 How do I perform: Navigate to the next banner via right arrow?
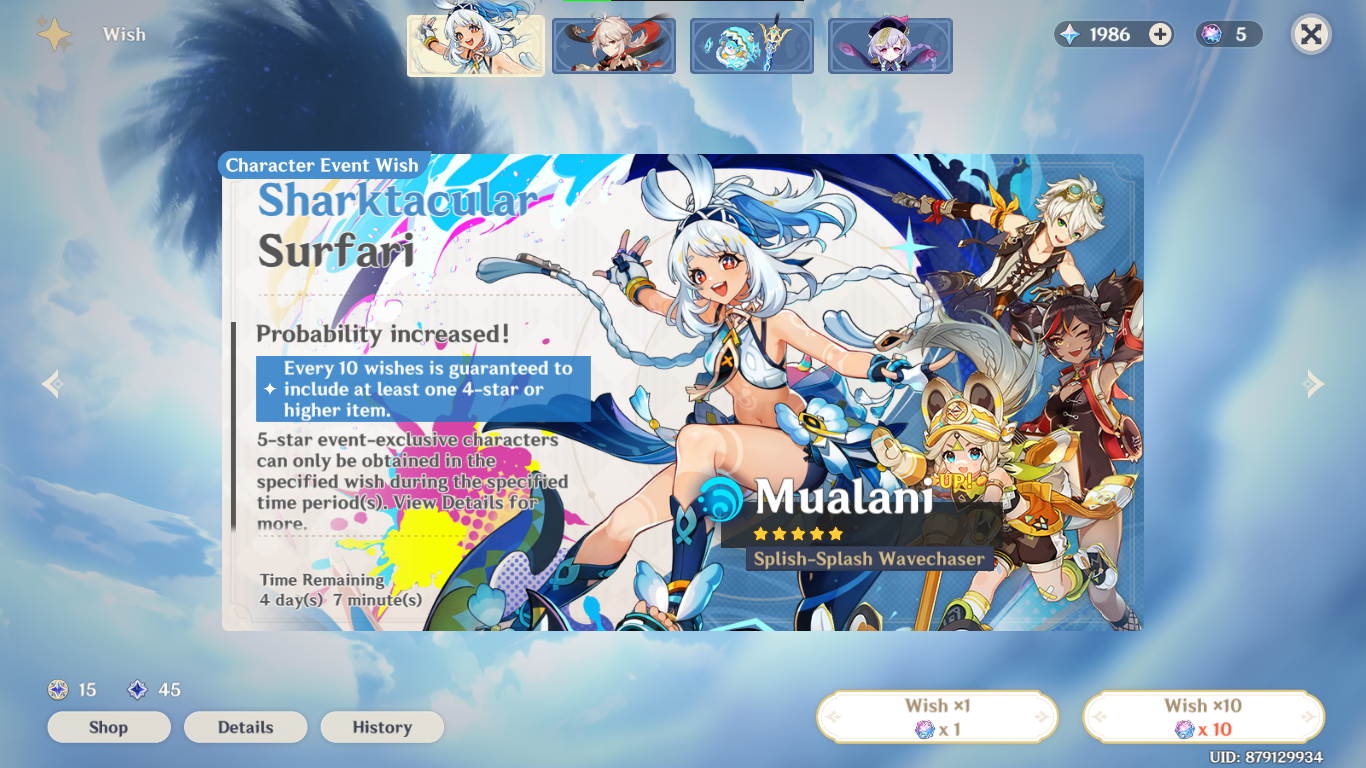click(x=1311, y=384)
